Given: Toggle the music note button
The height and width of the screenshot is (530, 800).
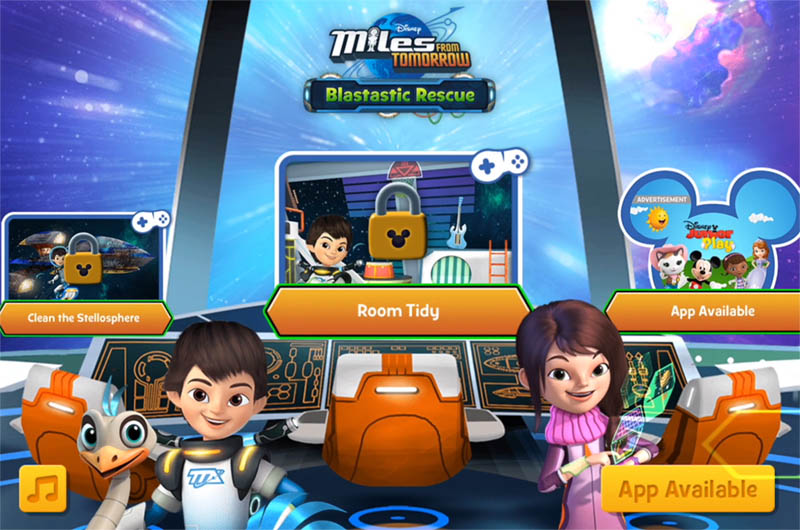Looking at the screenshot, I should click(x=42, y=489).
